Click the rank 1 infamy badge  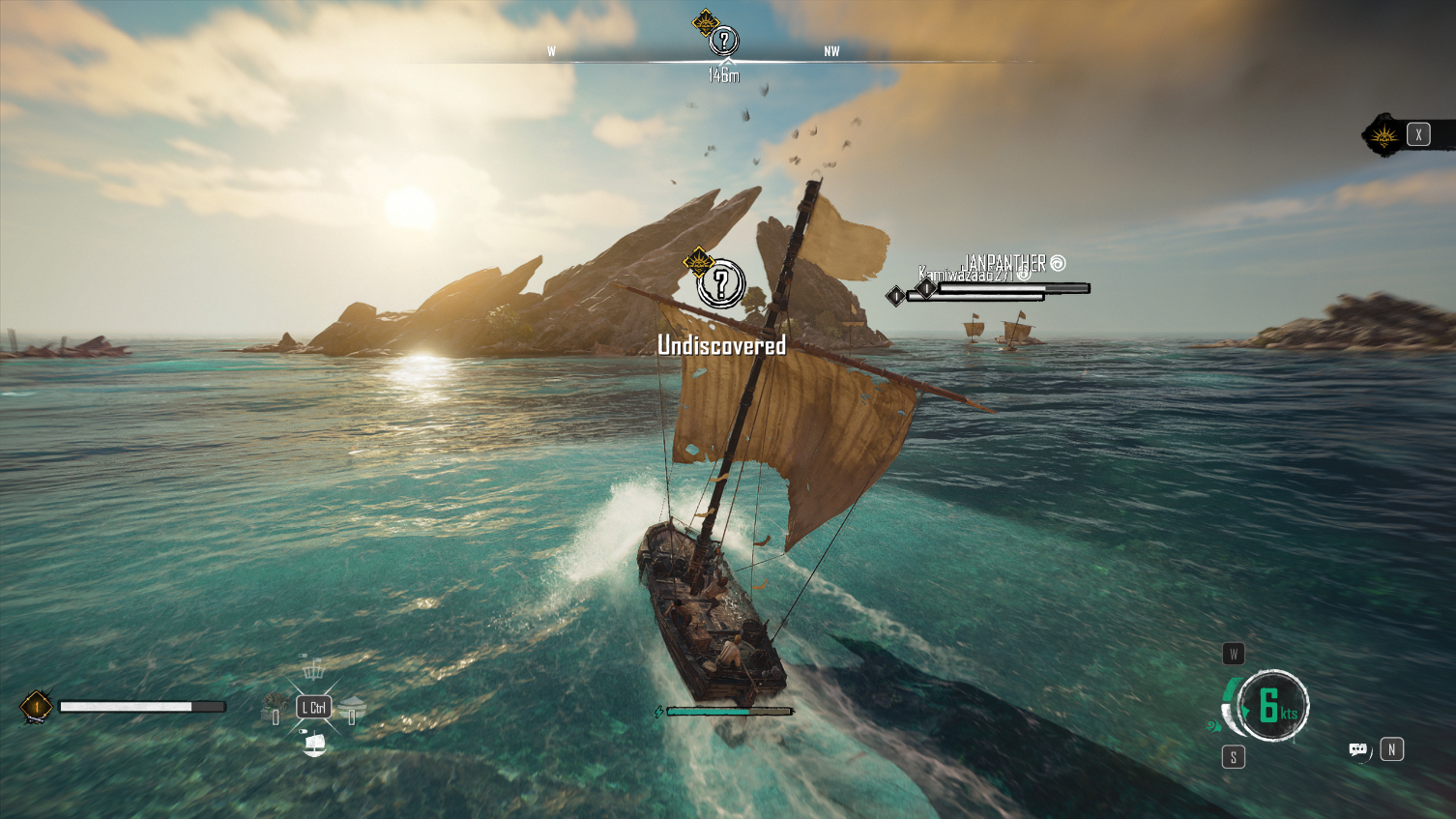pyautogui.click(x=37, y=707)
